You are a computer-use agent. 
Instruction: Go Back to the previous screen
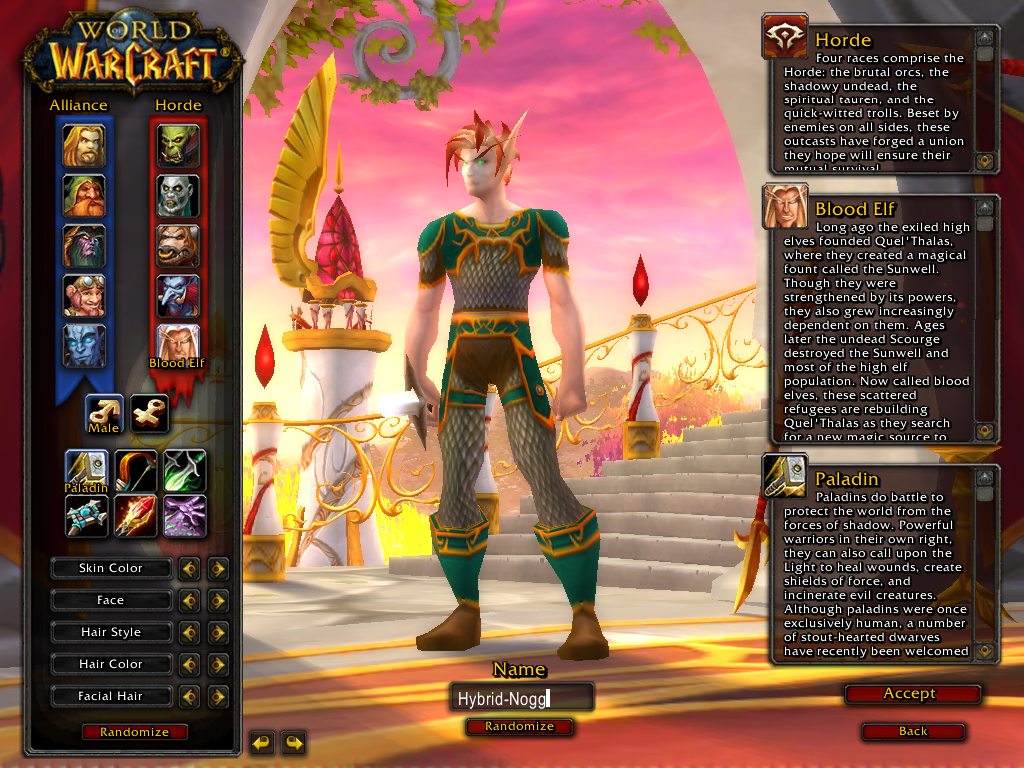(912, 732)
